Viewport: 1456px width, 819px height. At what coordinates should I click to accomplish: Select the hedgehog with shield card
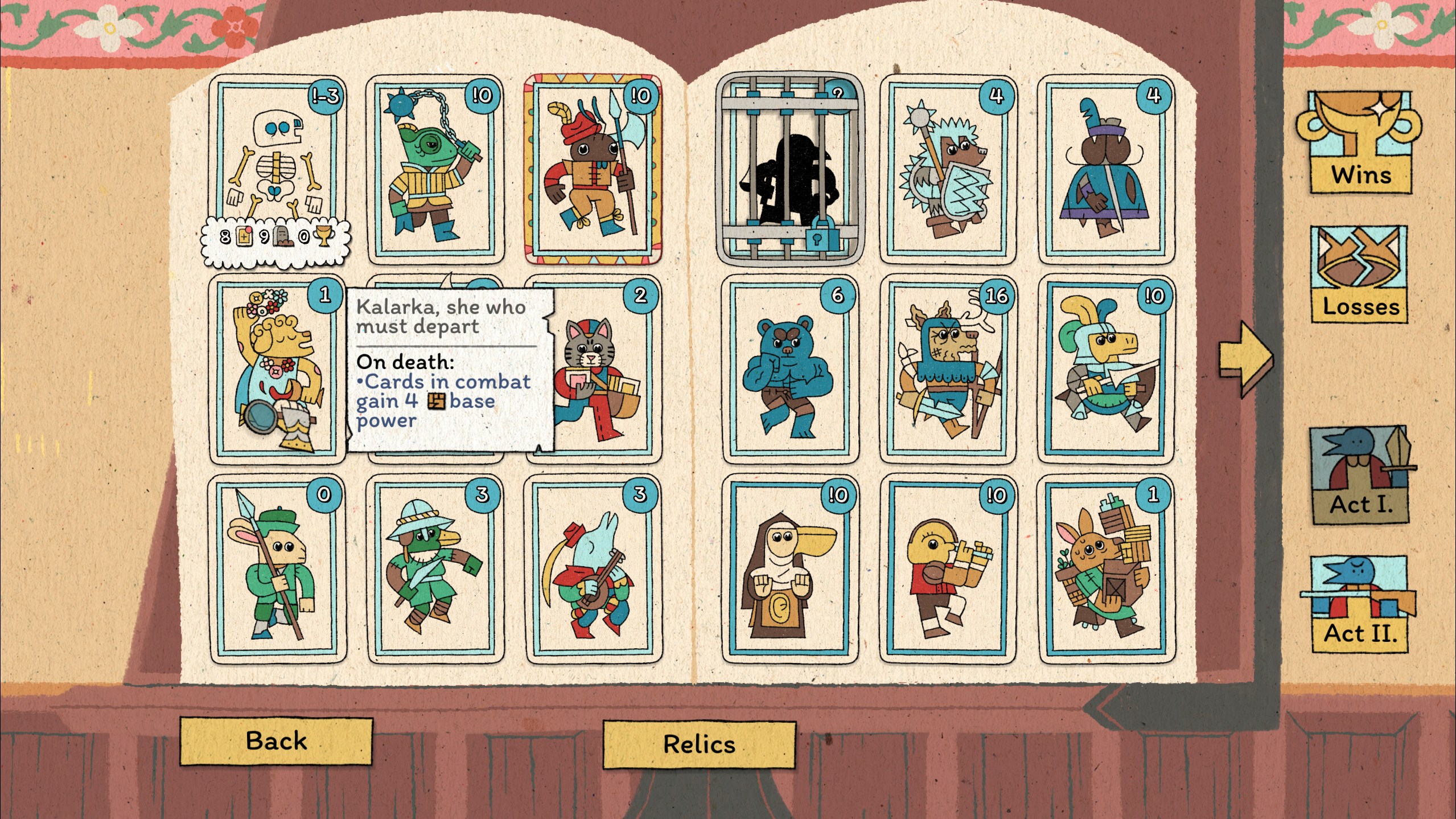(x=948, y=169)
